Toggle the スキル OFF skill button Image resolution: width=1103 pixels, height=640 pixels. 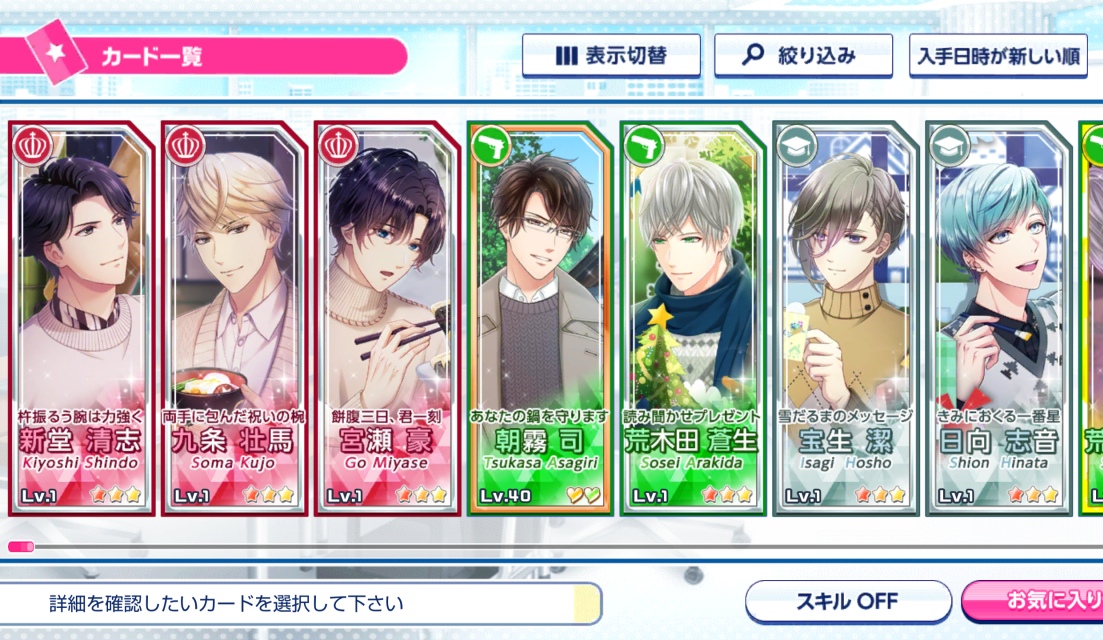click(848, 602)
